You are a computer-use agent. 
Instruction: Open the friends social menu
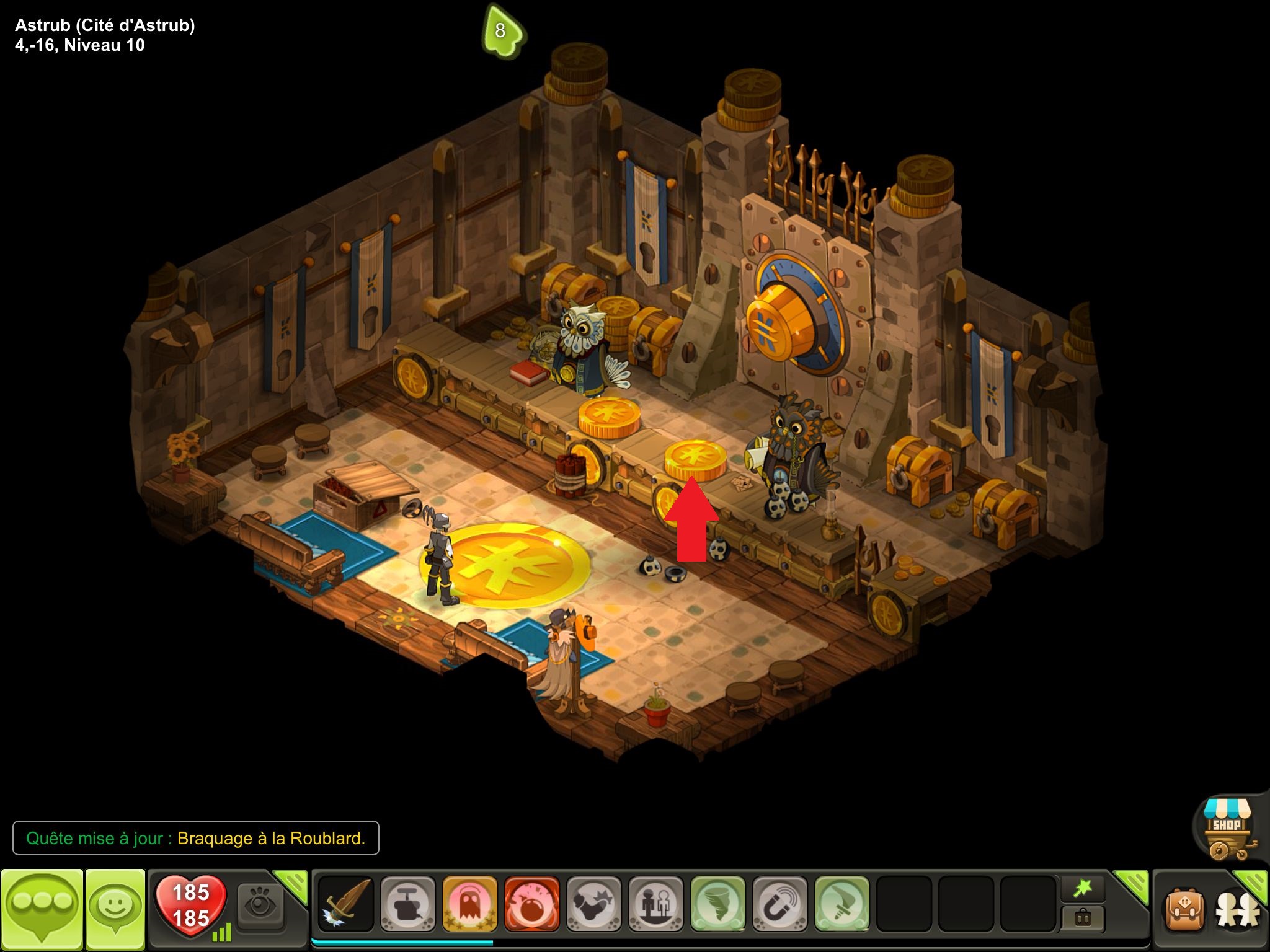1237,910
